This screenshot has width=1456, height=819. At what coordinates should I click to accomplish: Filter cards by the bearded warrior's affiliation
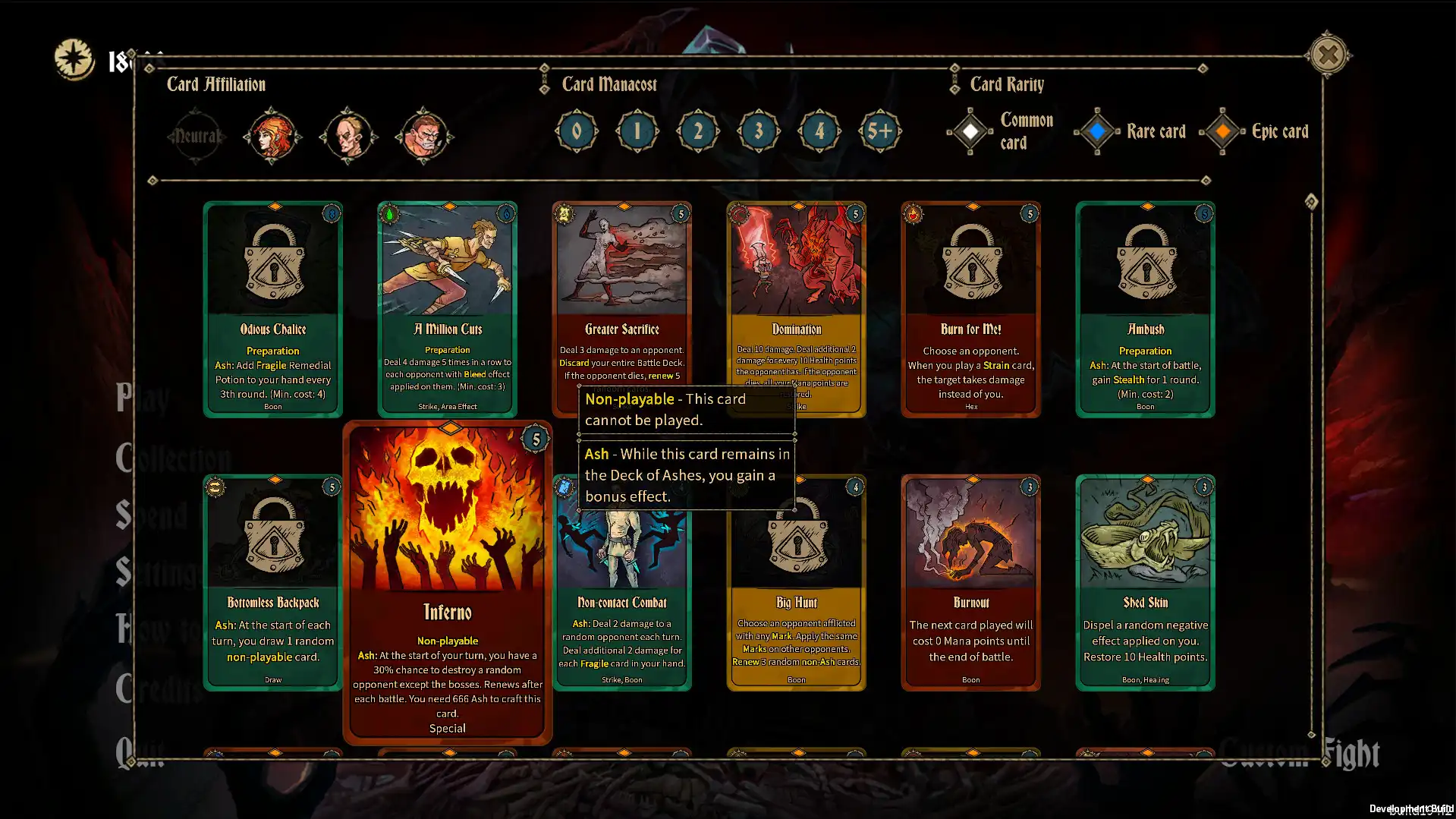[423, 135]
